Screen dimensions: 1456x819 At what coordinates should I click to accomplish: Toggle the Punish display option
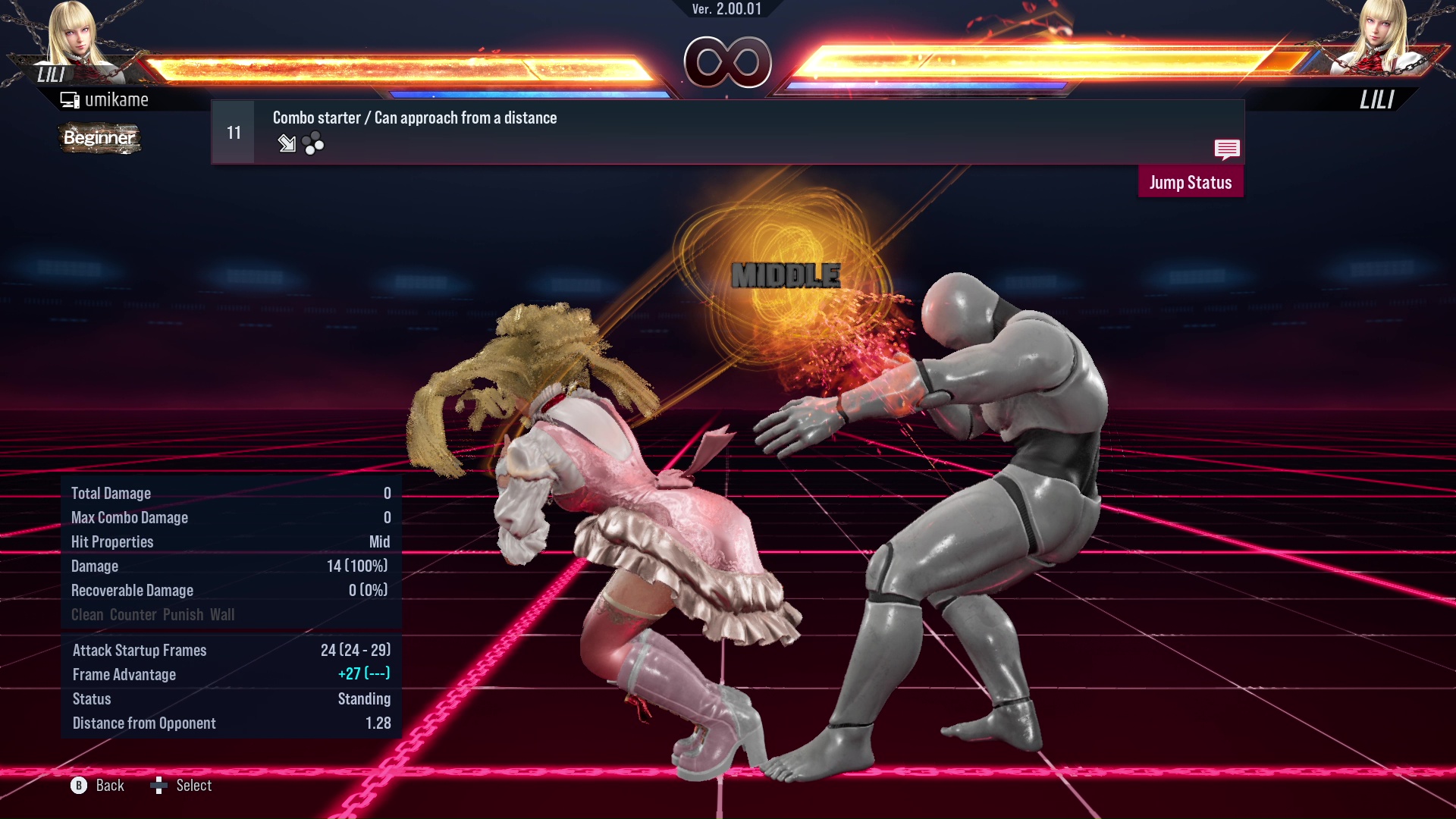coord(182,614)
